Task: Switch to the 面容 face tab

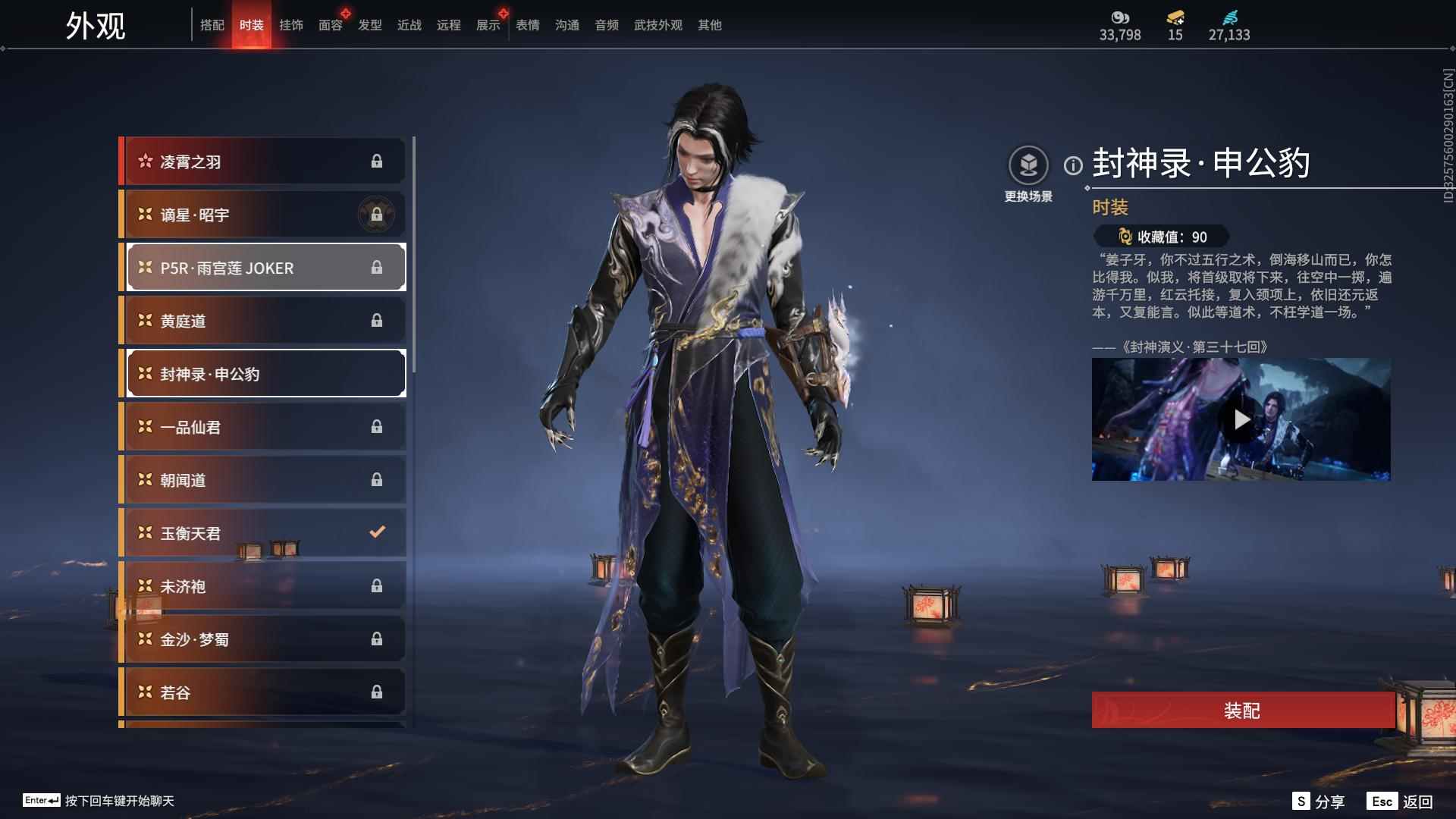Action: pyautogui.click(x=331, y=26)
